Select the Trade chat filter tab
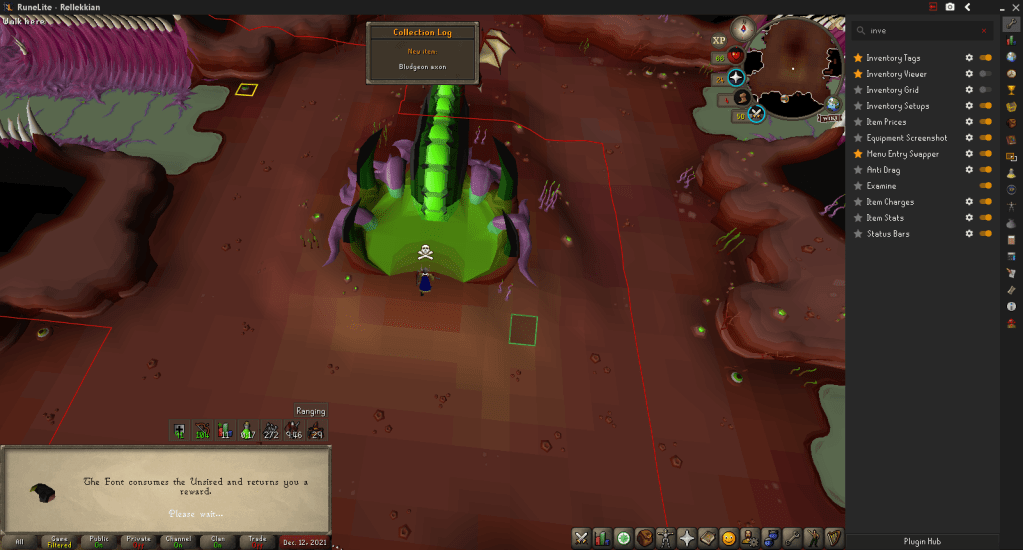1023x550 pixels. [x=257, y=541]
